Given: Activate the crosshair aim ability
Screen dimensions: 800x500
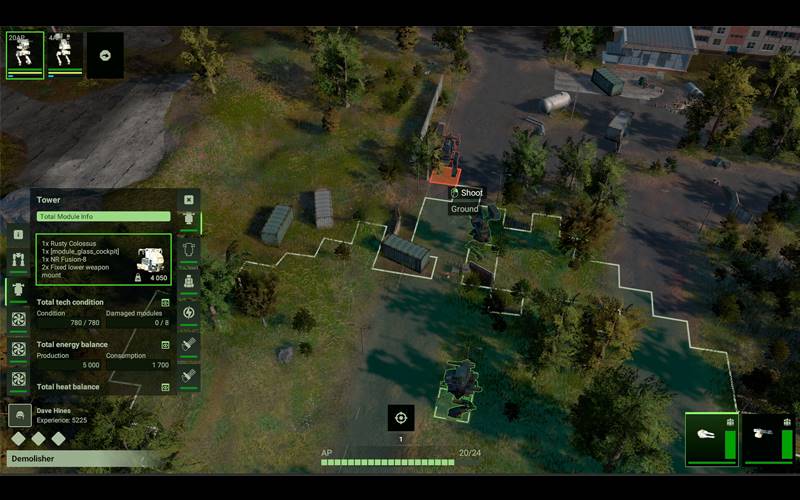Looking at the screenshot, I should coord(401,418).
